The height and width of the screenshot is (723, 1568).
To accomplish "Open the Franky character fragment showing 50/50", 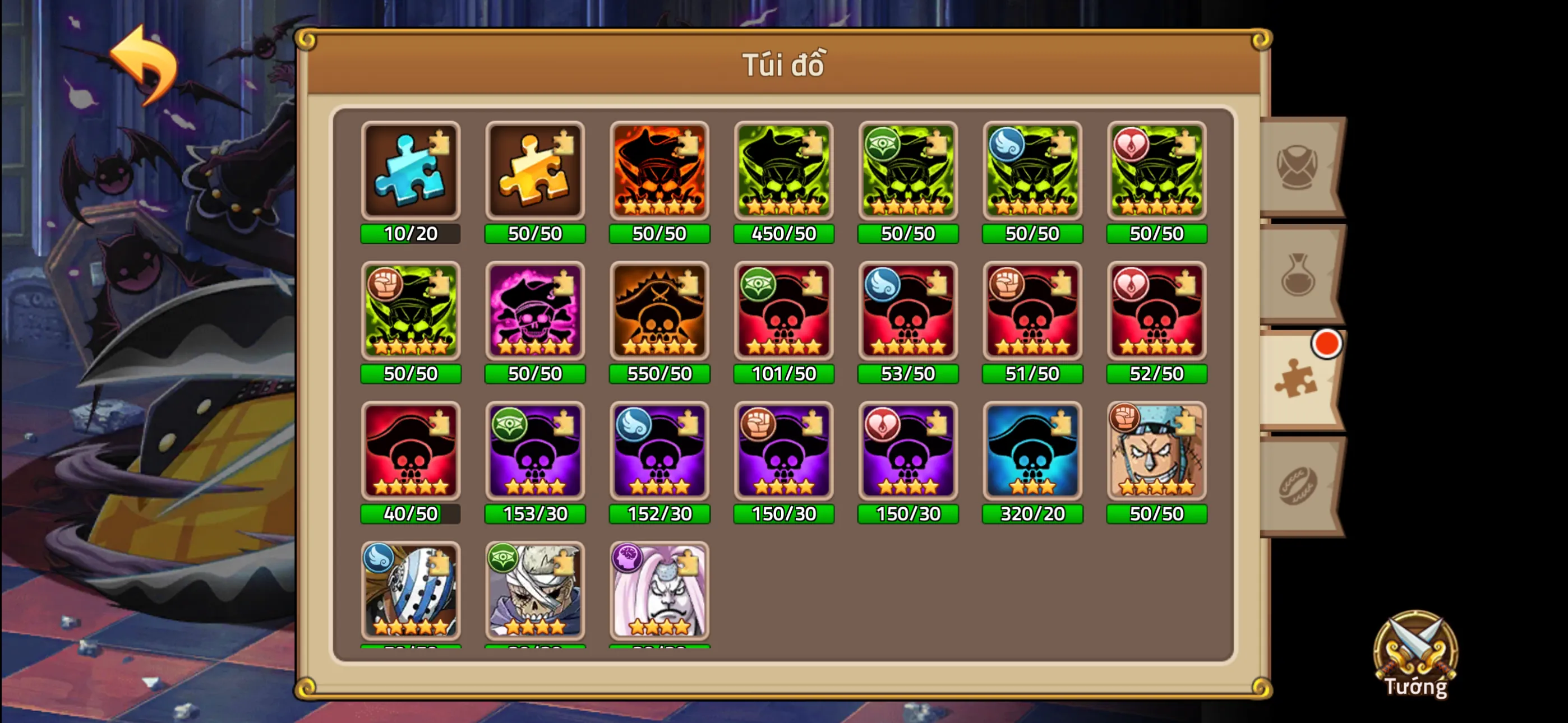I will (1156, 452).
